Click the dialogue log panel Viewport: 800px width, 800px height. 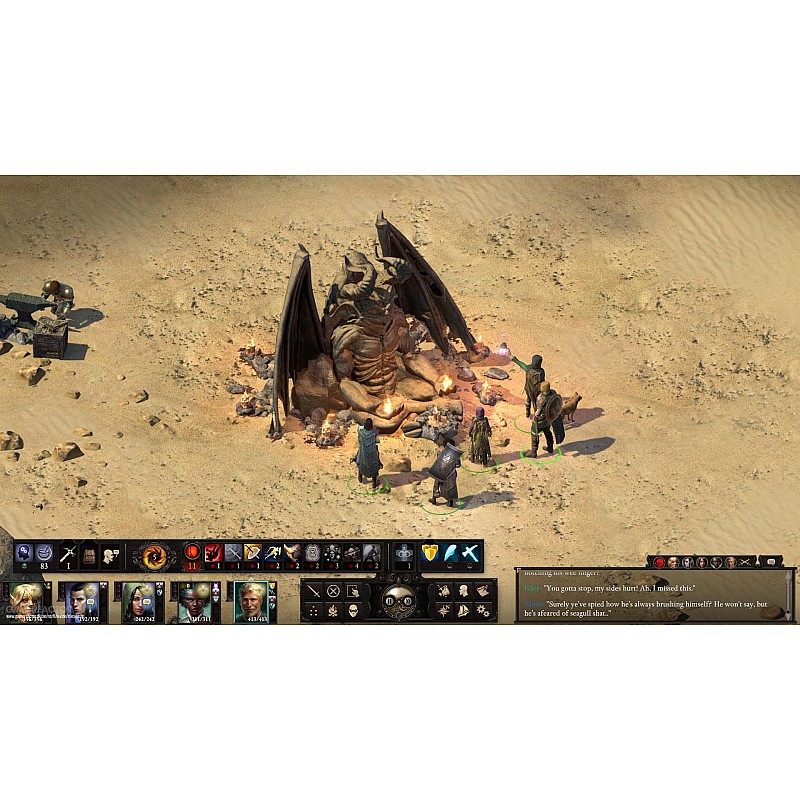click(x=655, y=594)
